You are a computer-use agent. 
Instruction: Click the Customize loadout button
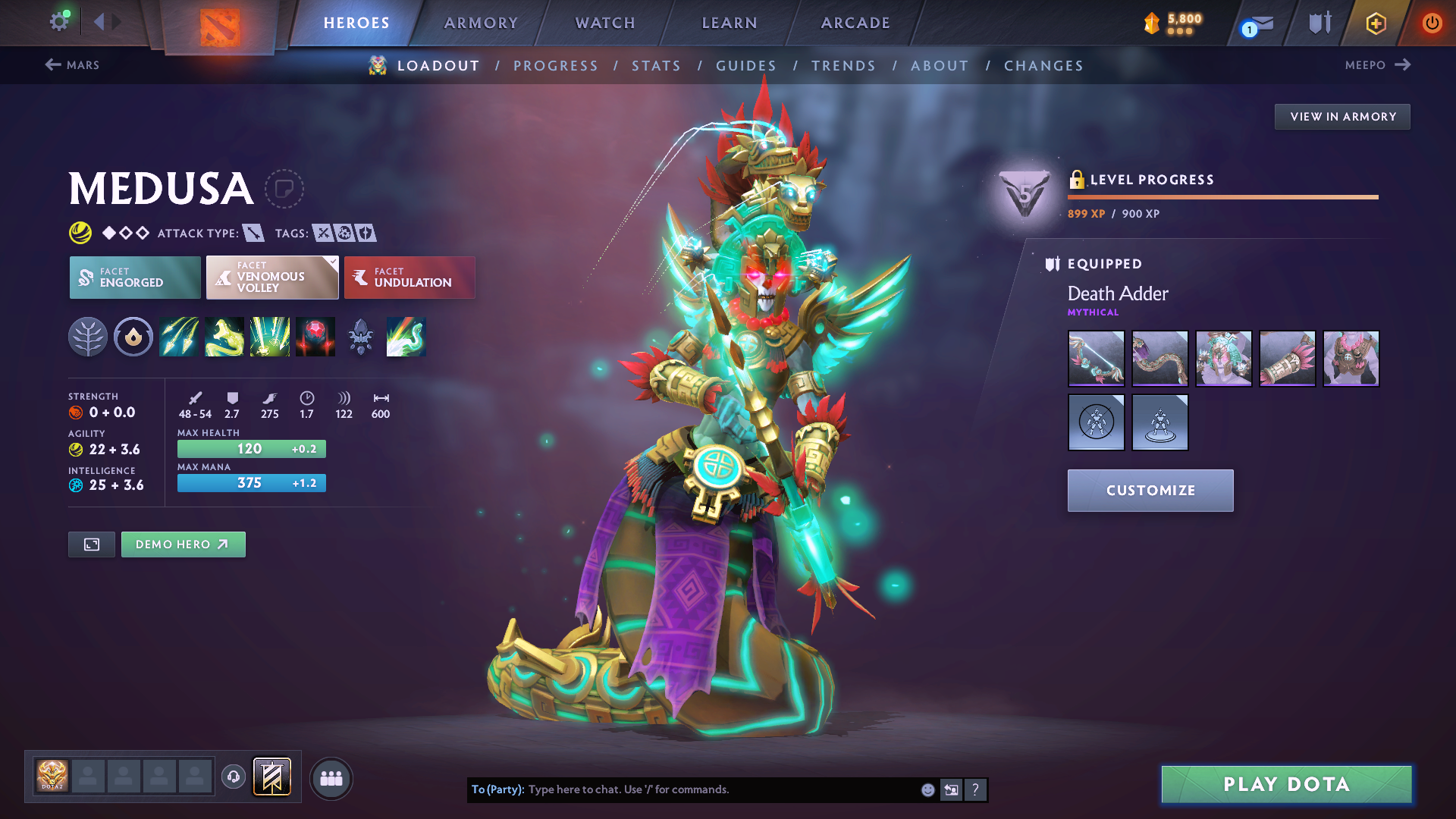pyautogui.click(x=1150, y=491)
